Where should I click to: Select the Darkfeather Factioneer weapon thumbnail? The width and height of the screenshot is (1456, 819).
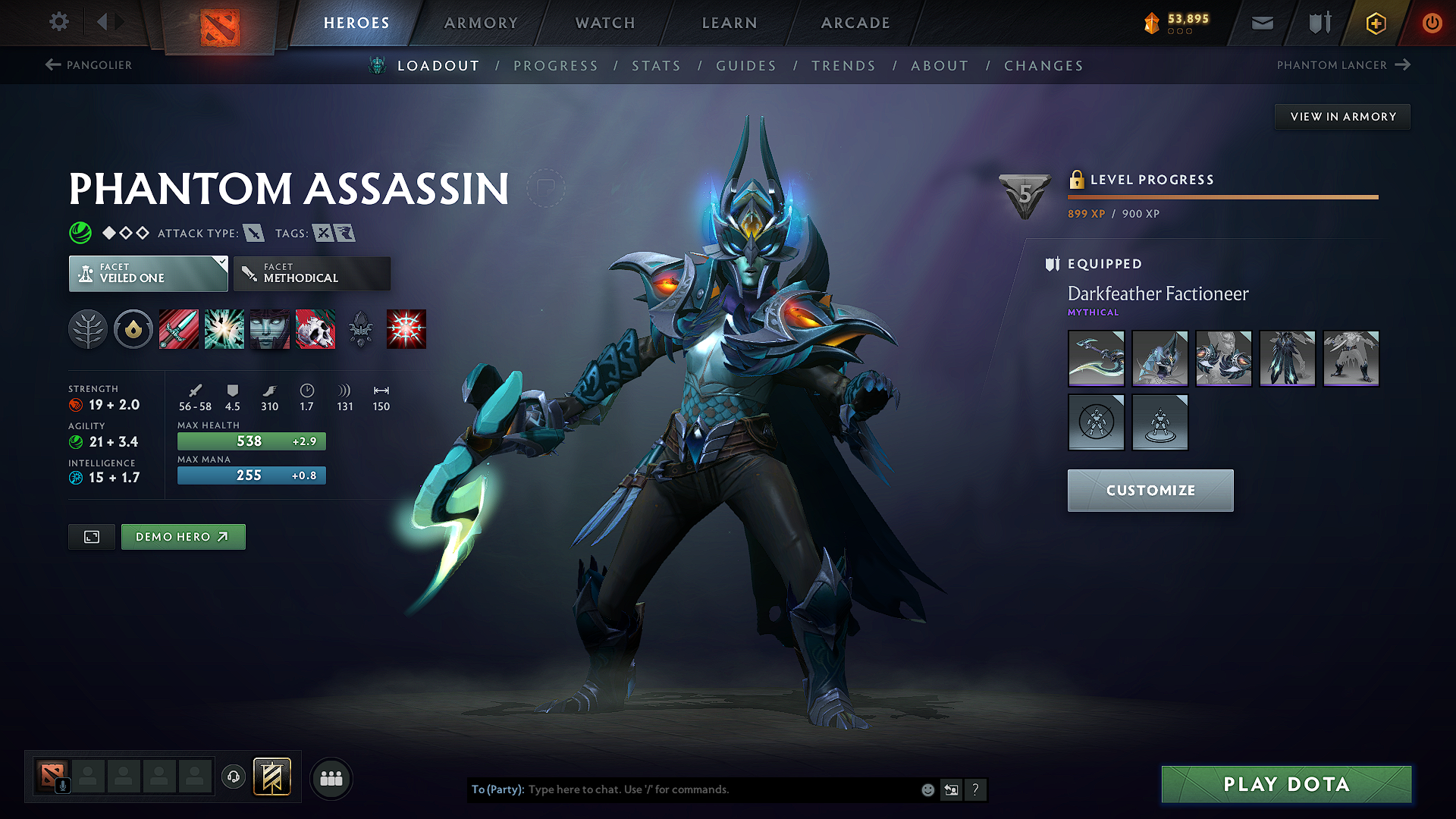(1096, 358)
